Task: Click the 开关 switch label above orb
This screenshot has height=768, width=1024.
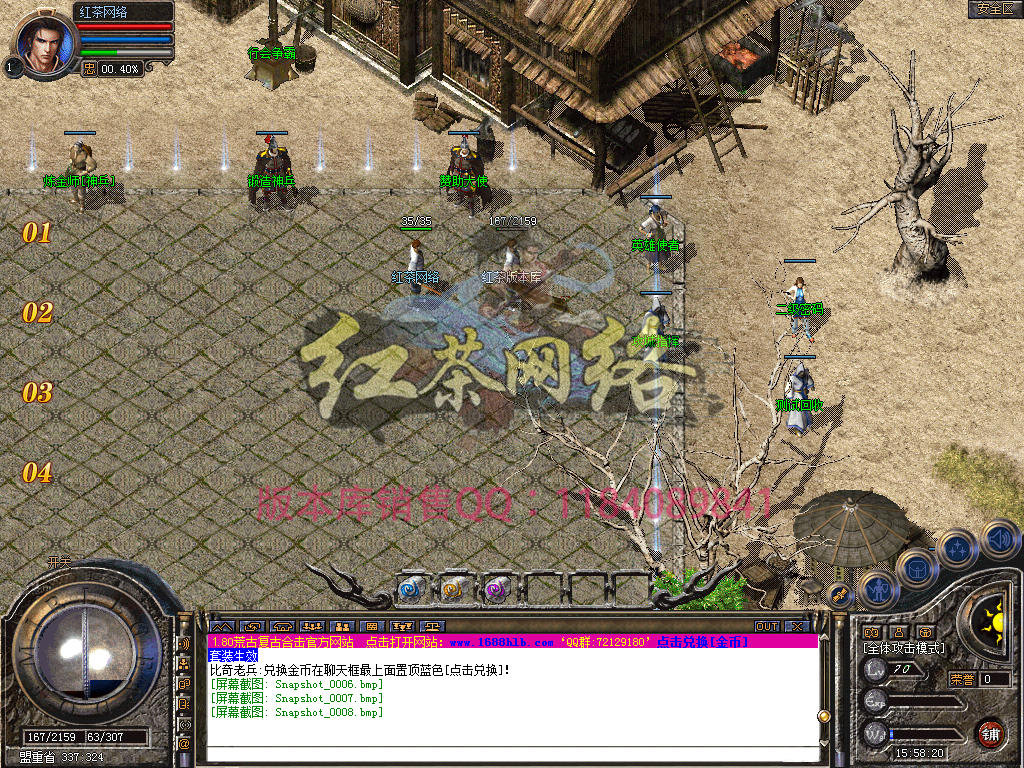Action: [60, 563]
